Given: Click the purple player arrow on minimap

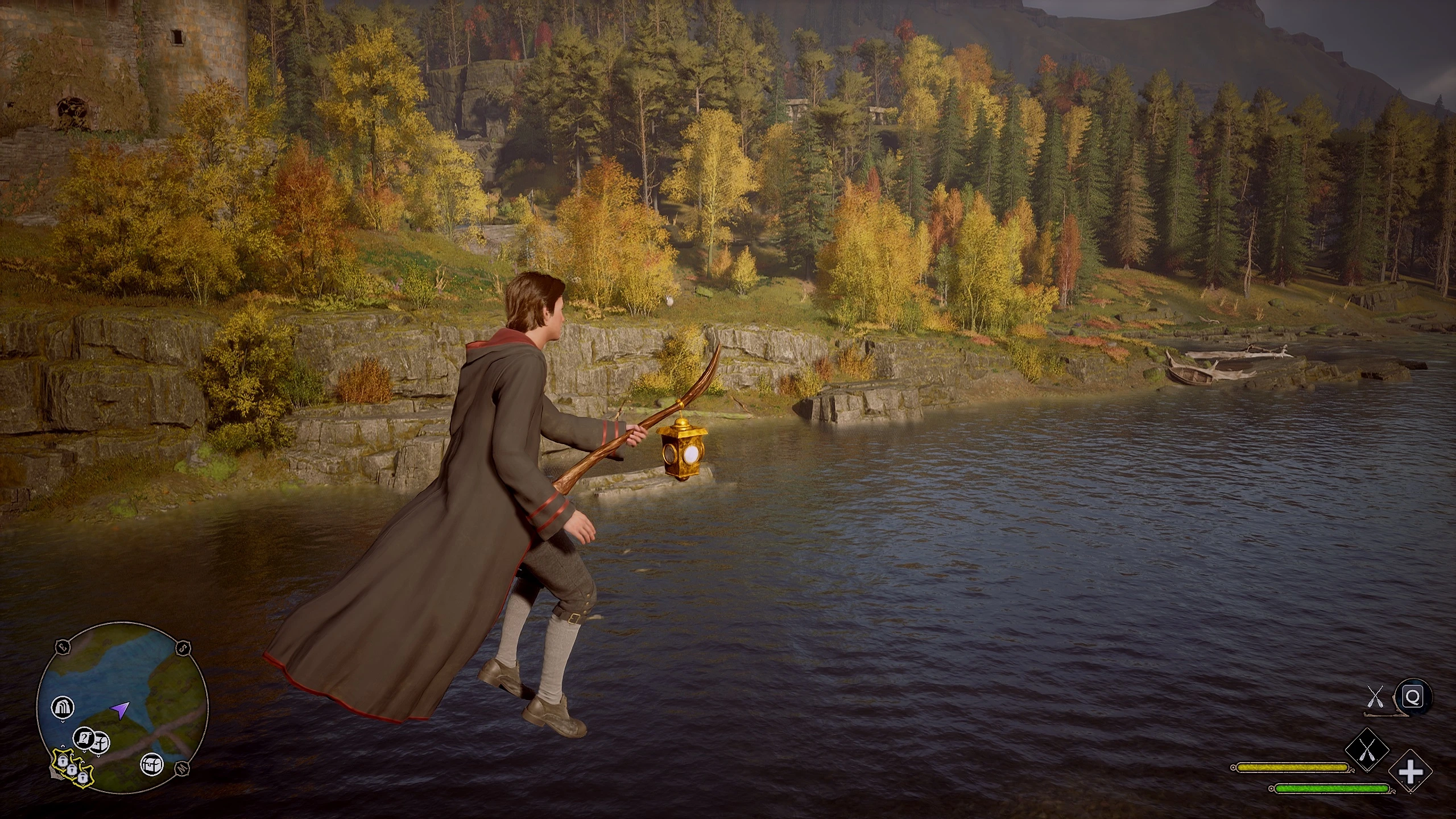Looking at the screenshot, I should coord(120,709).
